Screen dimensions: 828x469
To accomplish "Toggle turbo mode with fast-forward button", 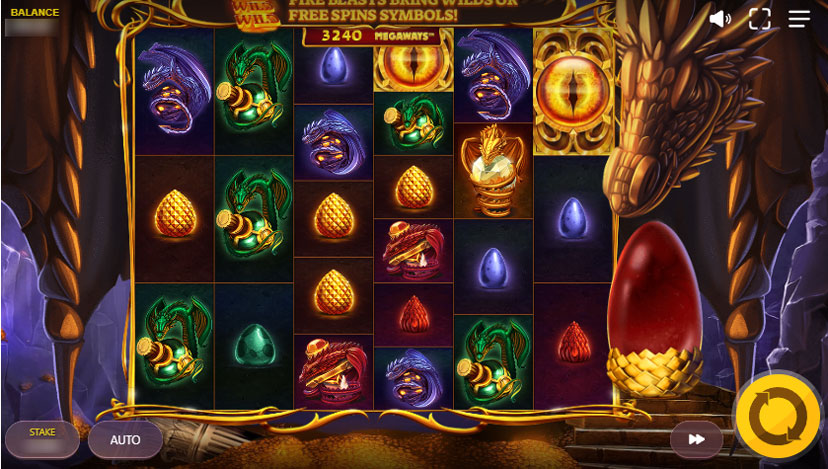I will 696,439.
